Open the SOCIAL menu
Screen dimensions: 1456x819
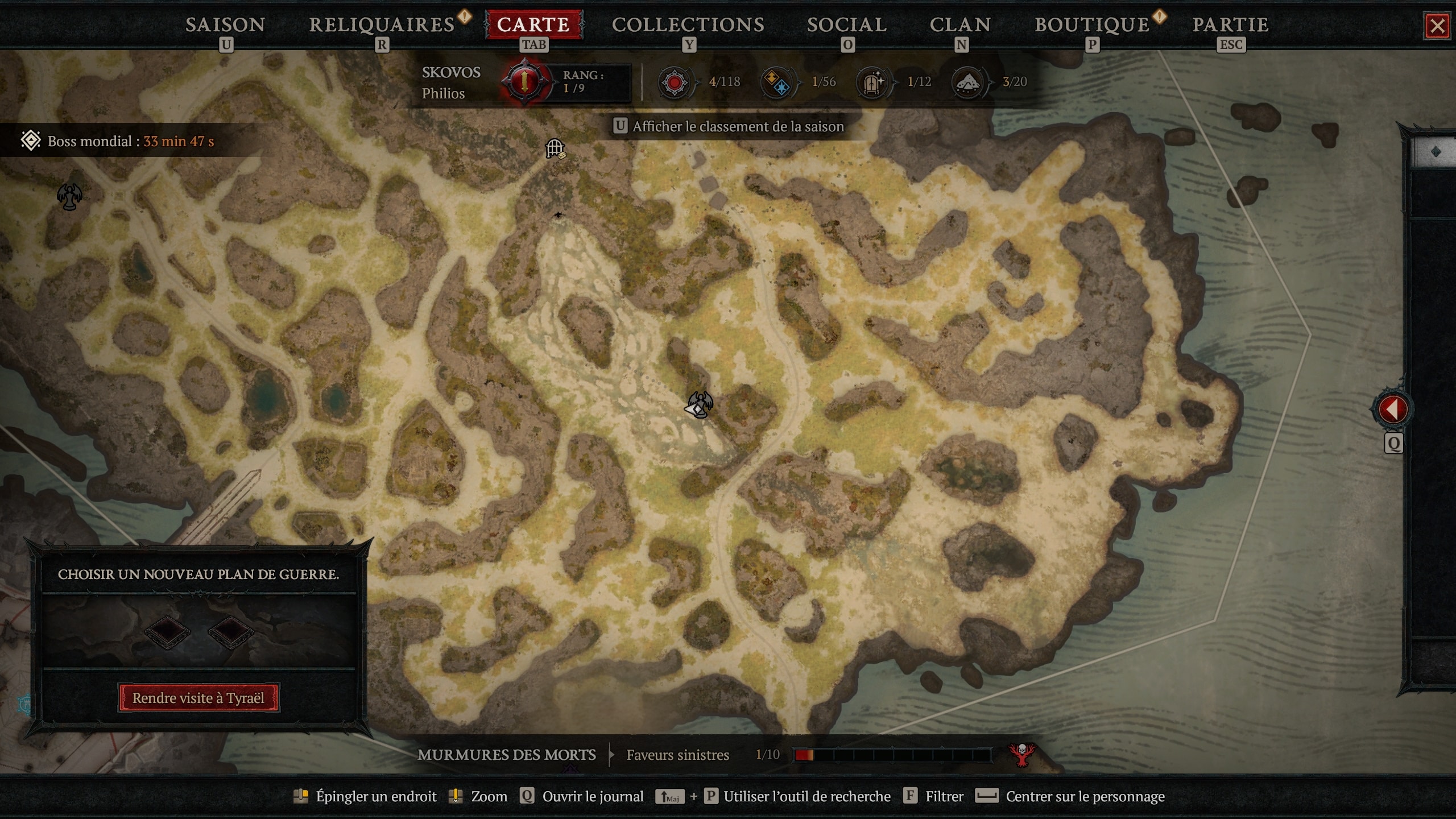846,24
